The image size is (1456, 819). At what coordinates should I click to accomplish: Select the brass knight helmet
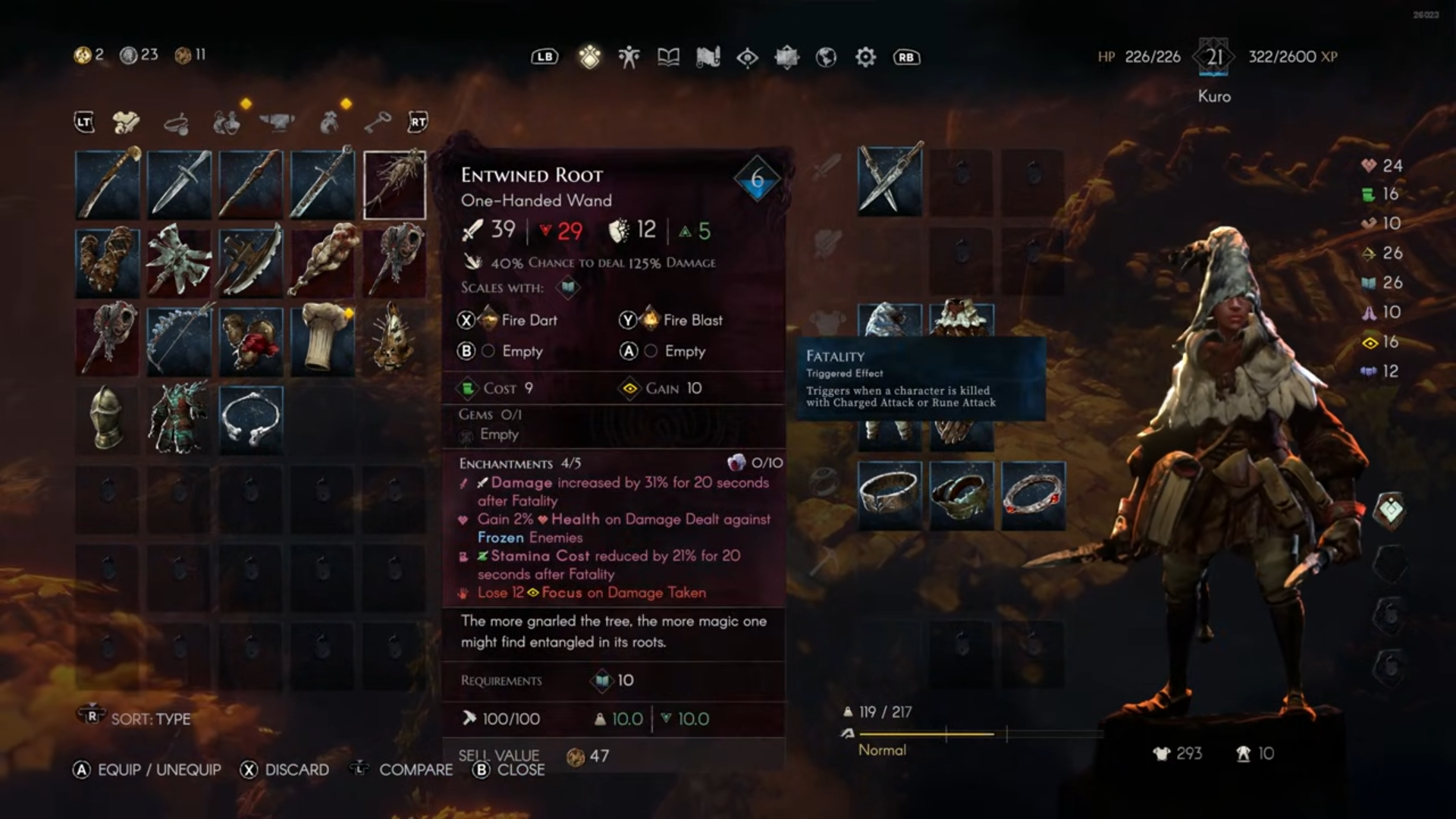107,419
